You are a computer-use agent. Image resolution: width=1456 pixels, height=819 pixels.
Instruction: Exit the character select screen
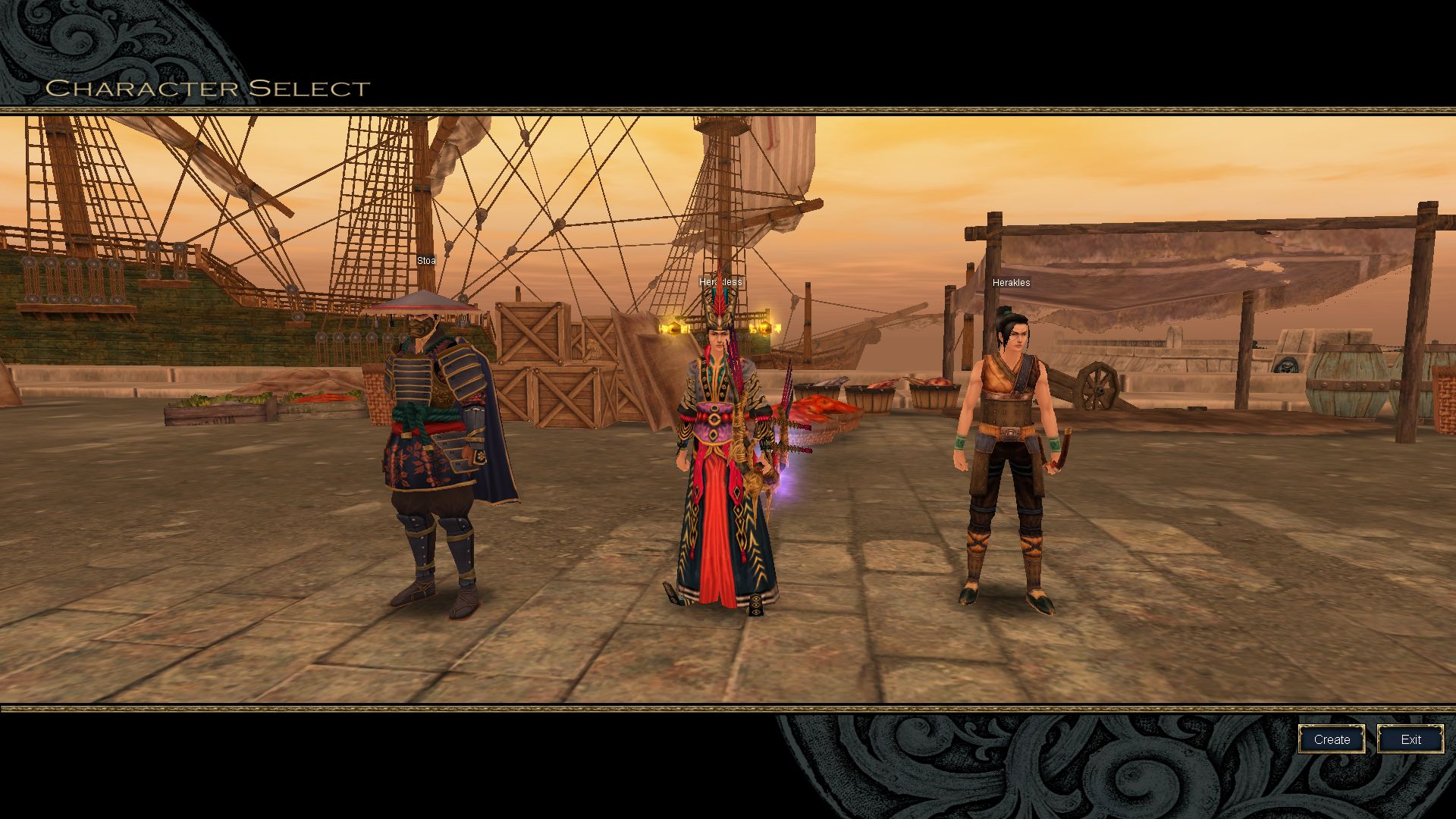(1410, 739)
